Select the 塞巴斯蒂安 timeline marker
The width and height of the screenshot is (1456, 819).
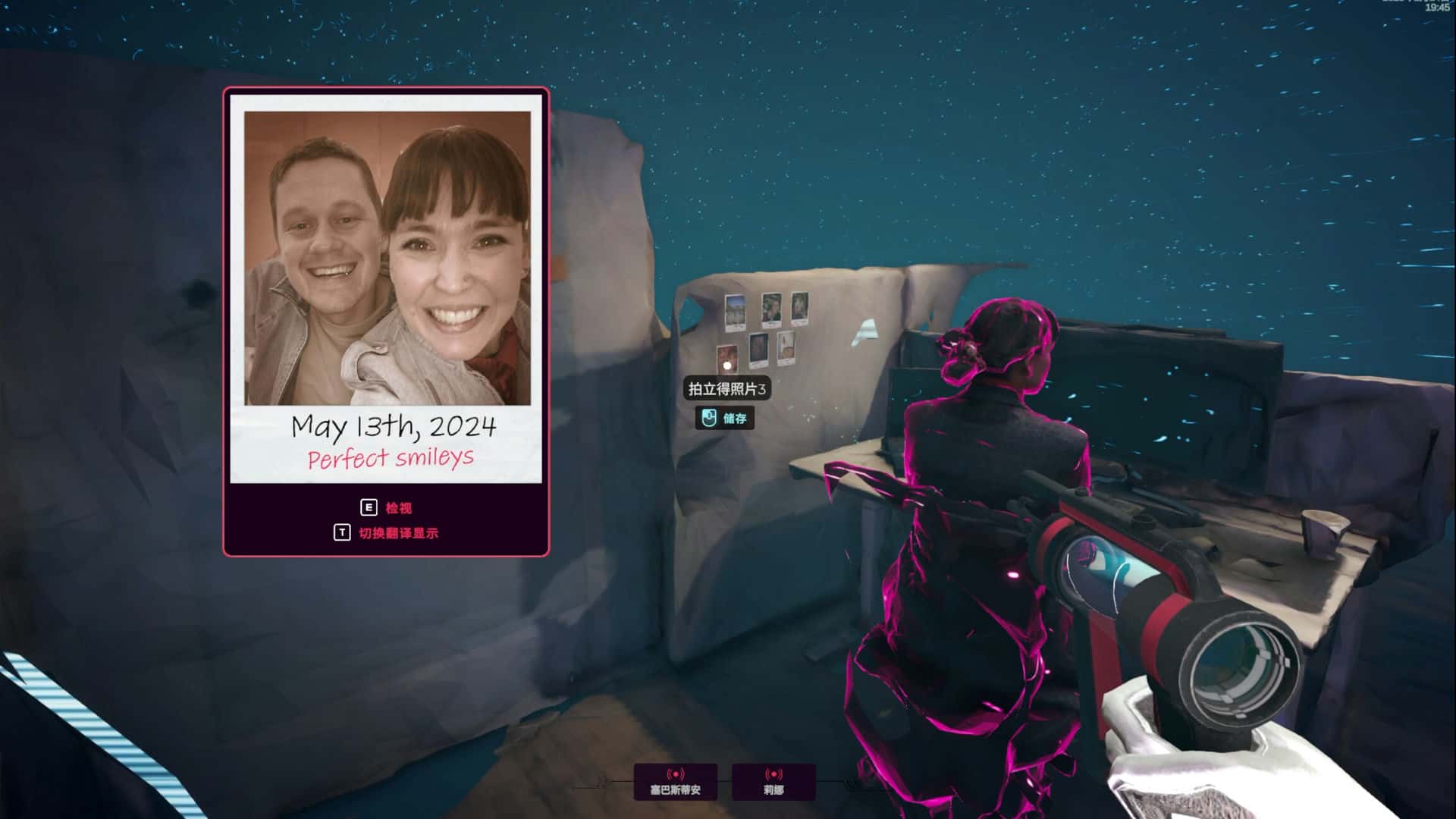tap(675, 782)
